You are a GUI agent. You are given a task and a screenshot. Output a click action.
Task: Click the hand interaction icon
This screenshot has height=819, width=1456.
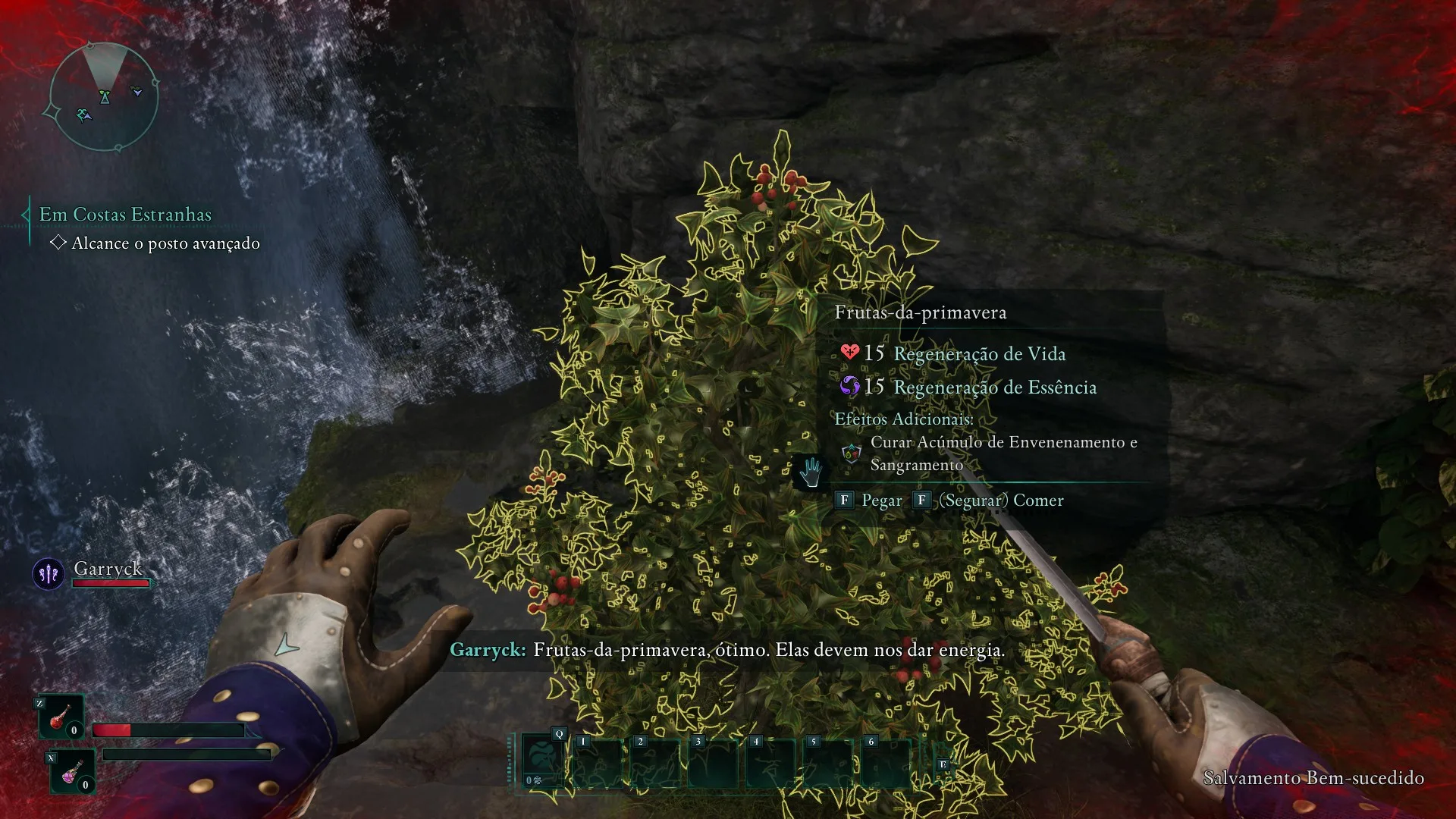[811, 472]
